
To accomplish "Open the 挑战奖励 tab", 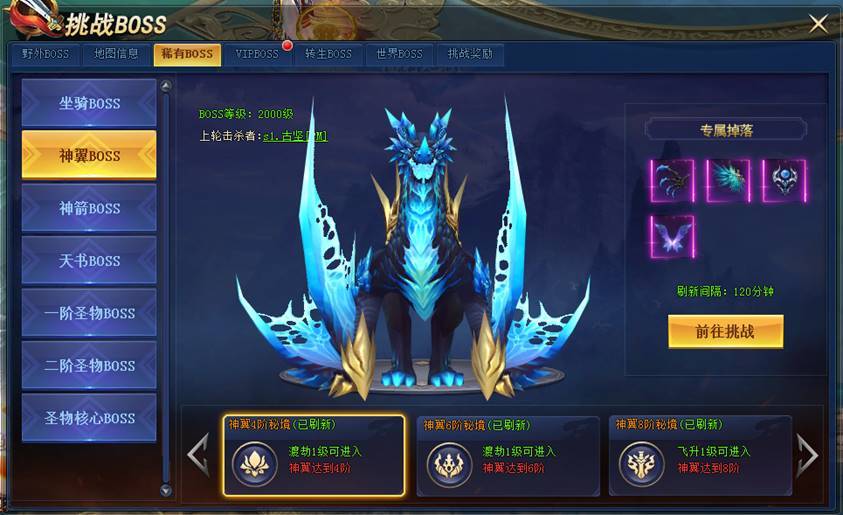I will (470, 54).
